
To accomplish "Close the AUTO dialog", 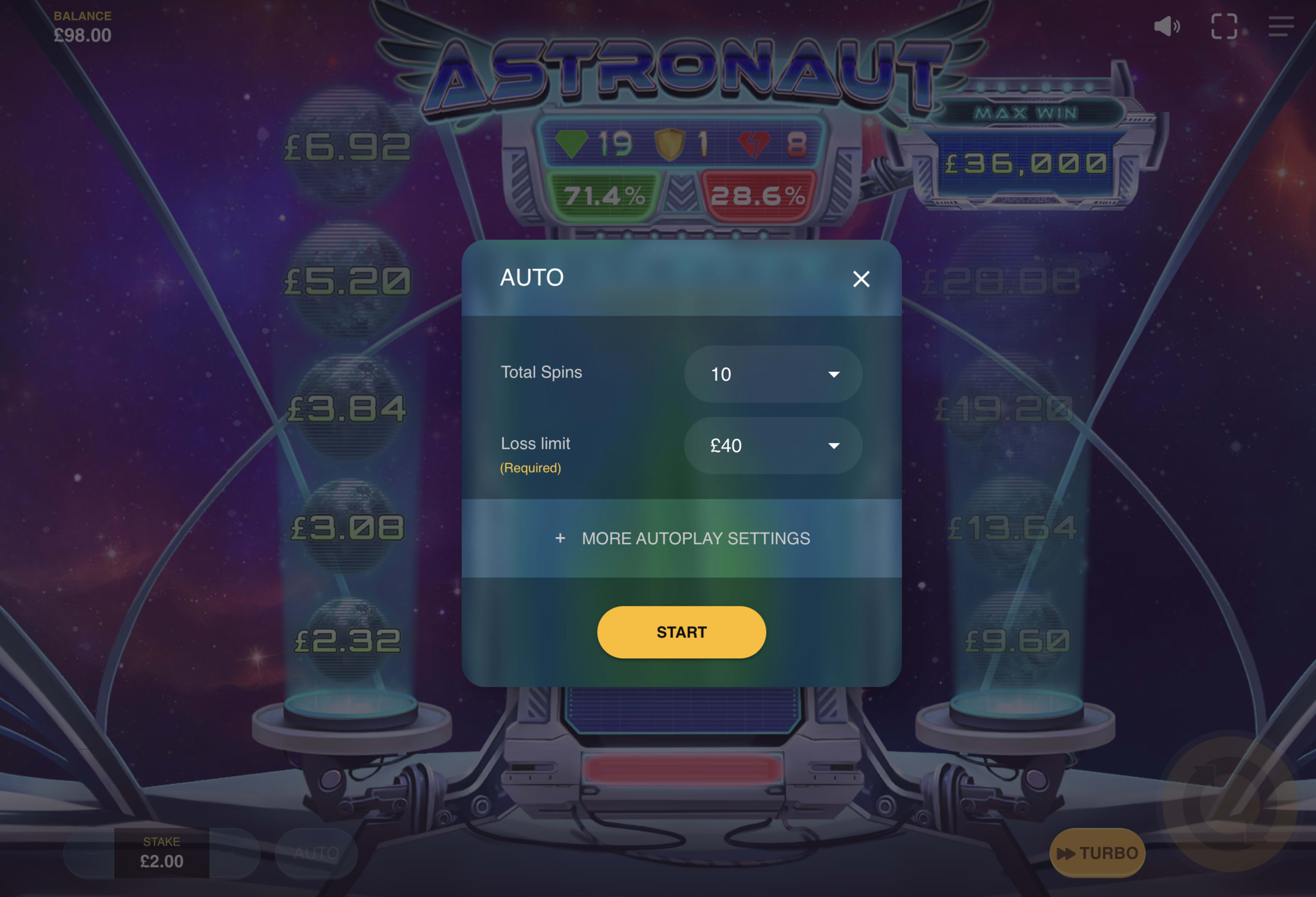I will coord(861,279).
